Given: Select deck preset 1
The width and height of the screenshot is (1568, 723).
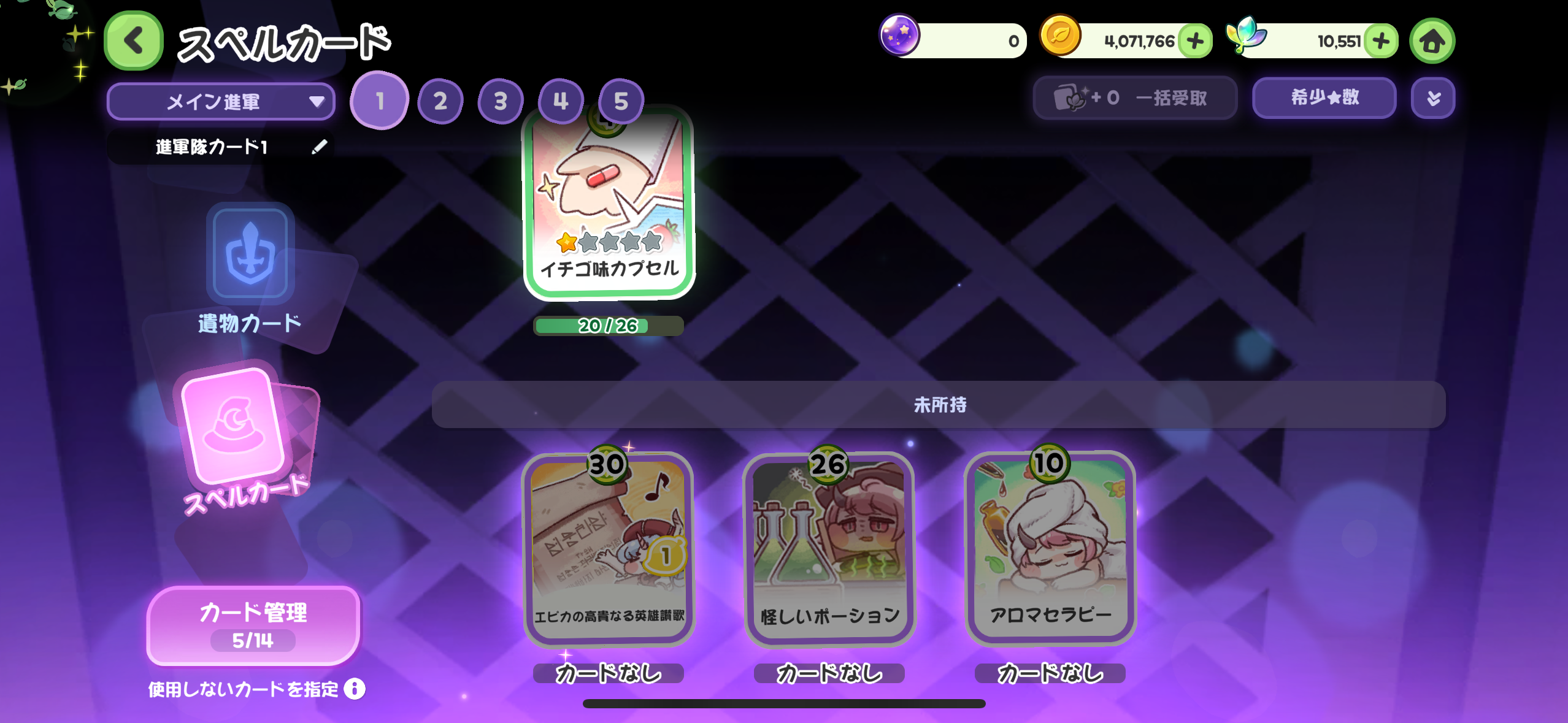Looking at the screenshot, I should point(380,101).
